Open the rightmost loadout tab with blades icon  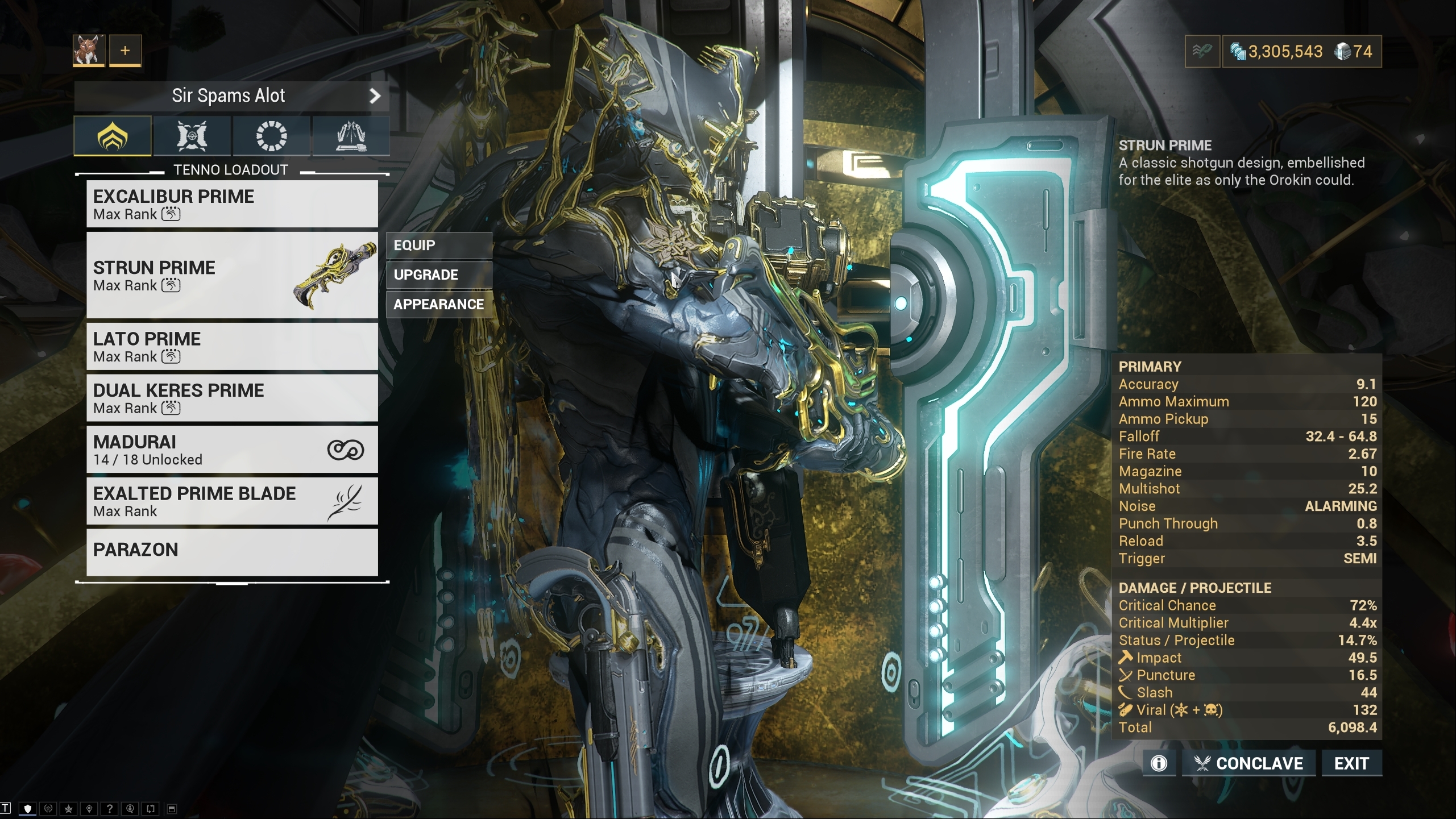click(x=350, y=135)
